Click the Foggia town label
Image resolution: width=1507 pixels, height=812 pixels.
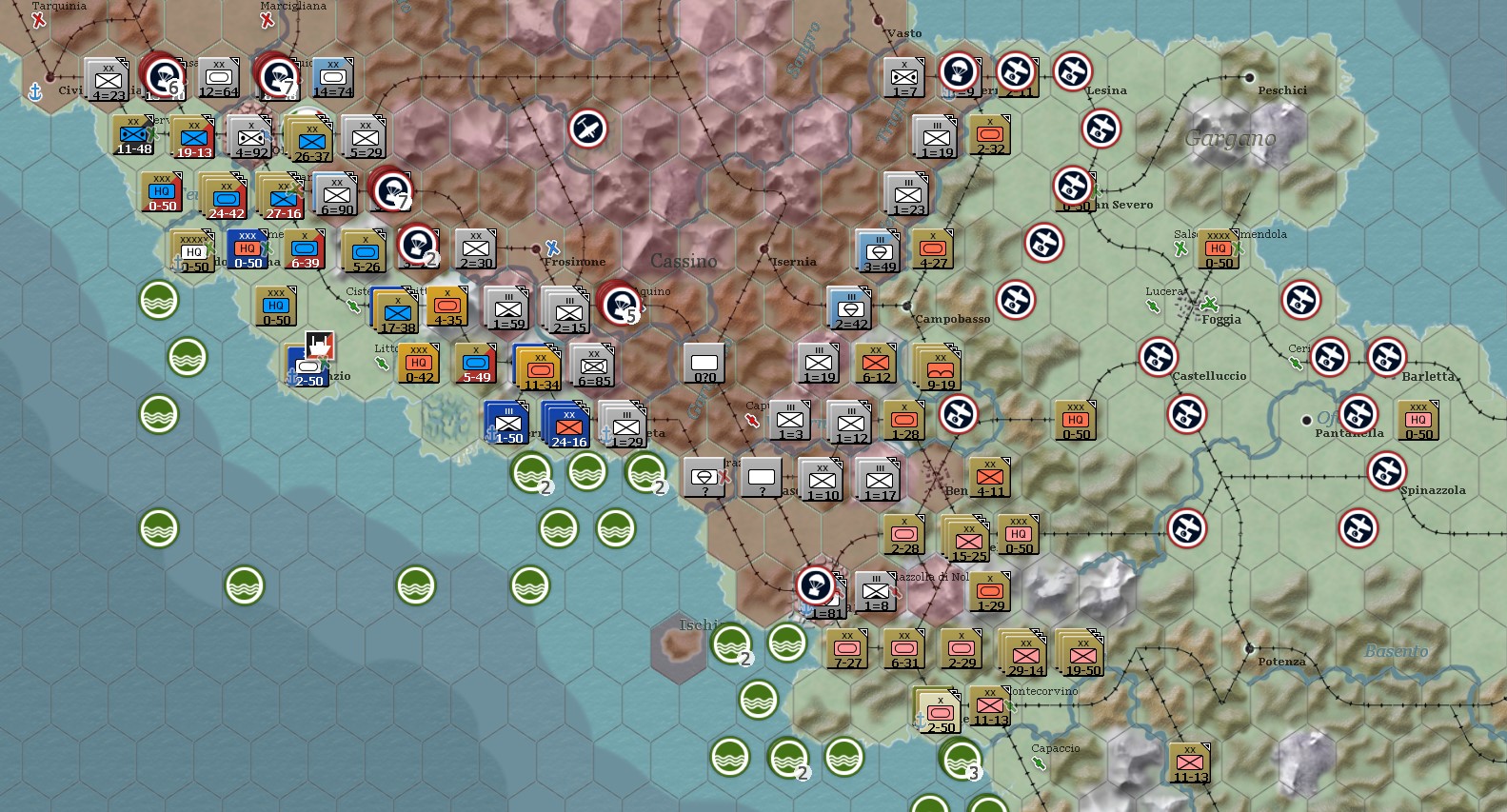(x=1221, y=320)
